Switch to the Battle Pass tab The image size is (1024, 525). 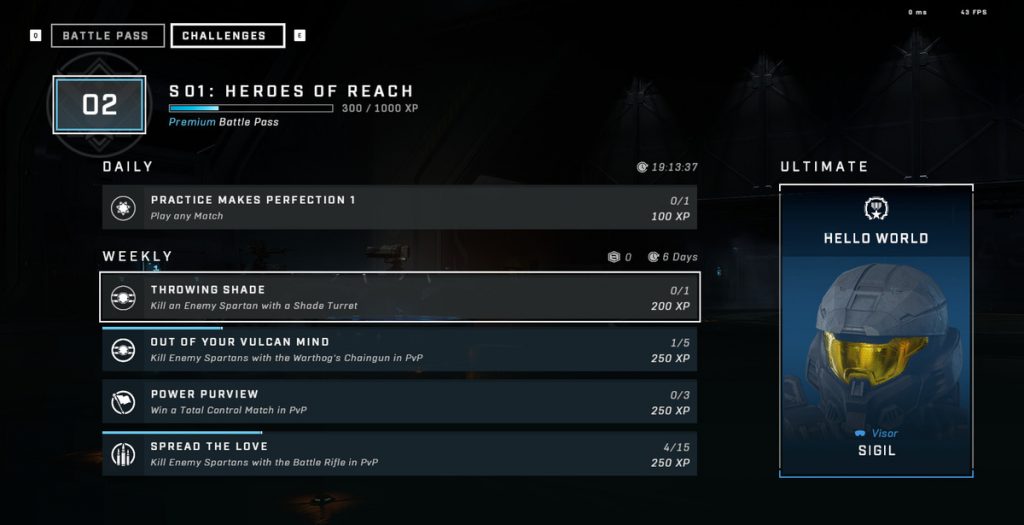click(x=106, y=36)
